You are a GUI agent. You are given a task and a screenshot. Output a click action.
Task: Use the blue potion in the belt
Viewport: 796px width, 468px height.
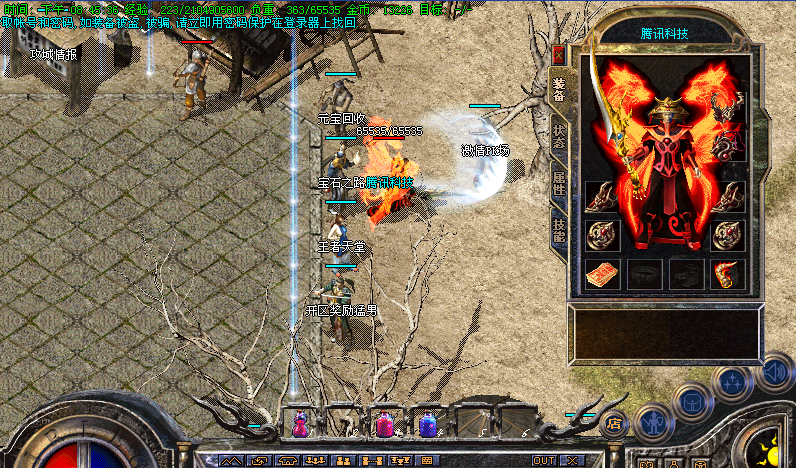[x=428, y=424]
